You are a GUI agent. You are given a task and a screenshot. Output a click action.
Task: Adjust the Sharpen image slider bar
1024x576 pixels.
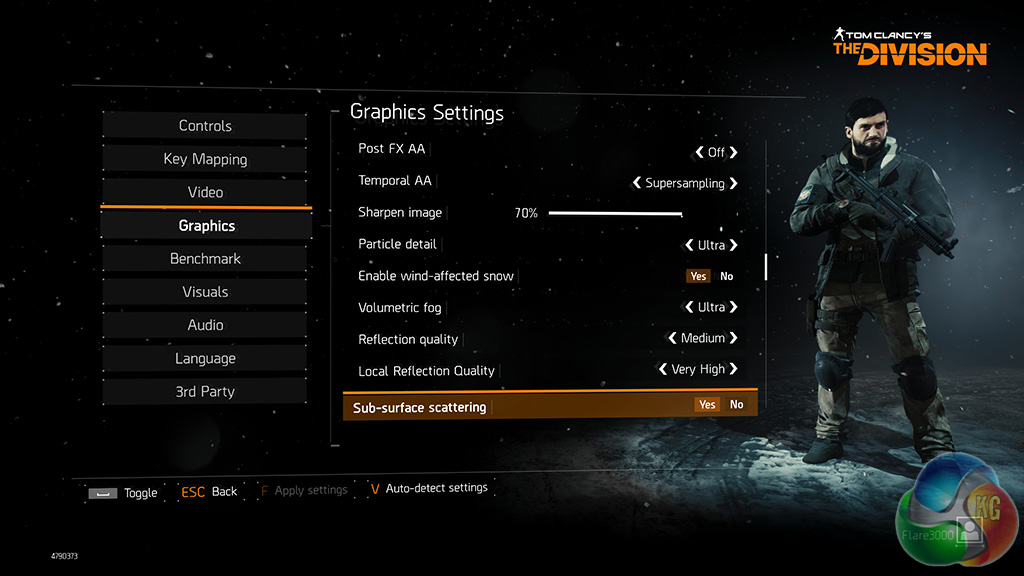[615, 213]
